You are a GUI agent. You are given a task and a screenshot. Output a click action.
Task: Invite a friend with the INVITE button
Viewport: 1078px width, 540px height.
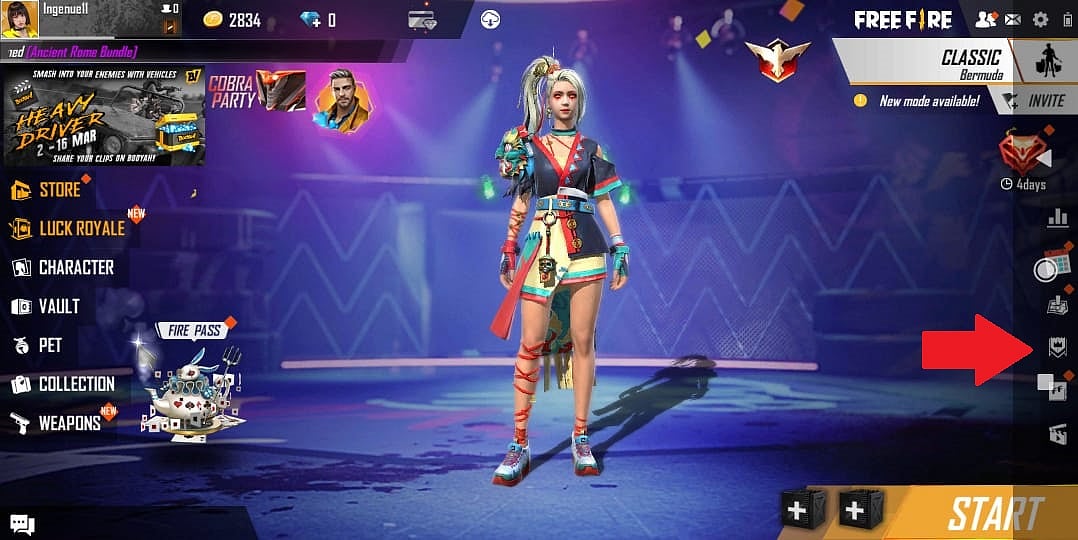pyautogui.click(x=1035, y=101)
